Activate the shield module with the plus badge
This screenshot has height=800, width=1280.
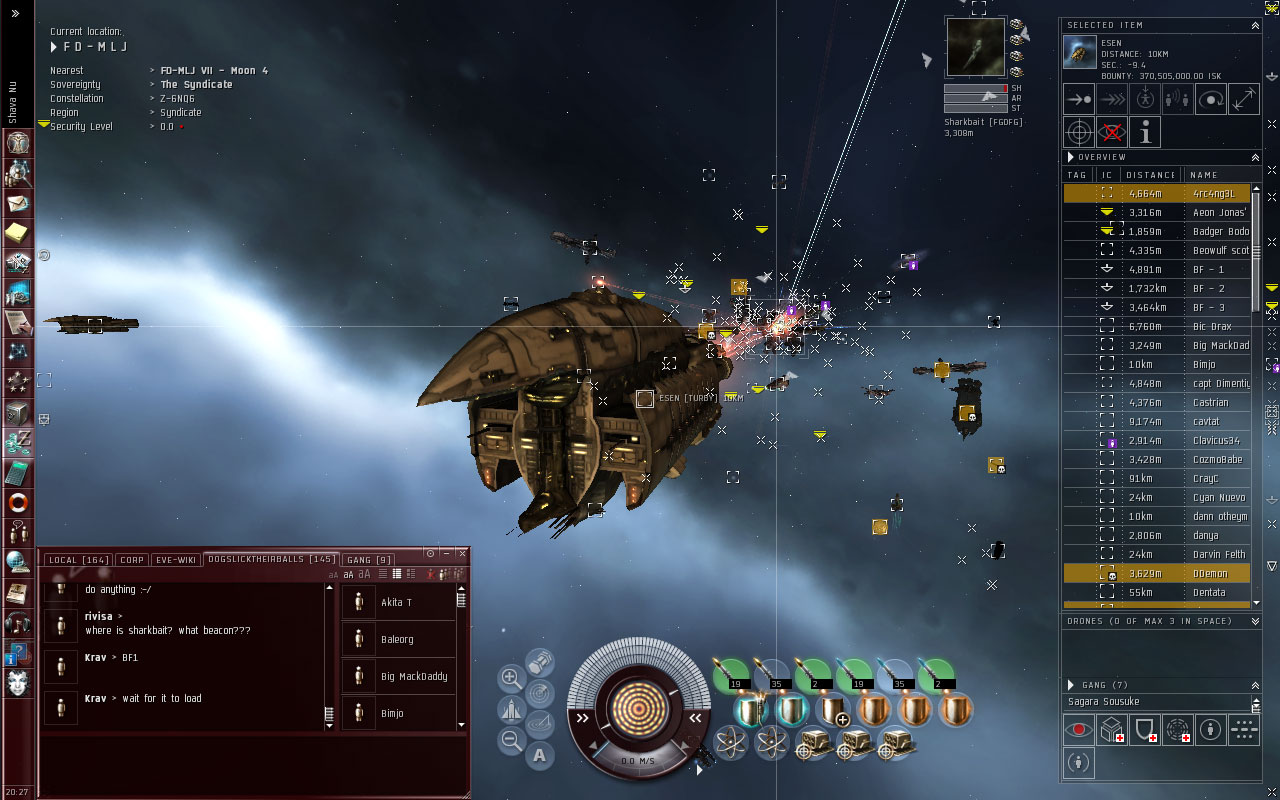pyautogui.click(x=832, y=711)
